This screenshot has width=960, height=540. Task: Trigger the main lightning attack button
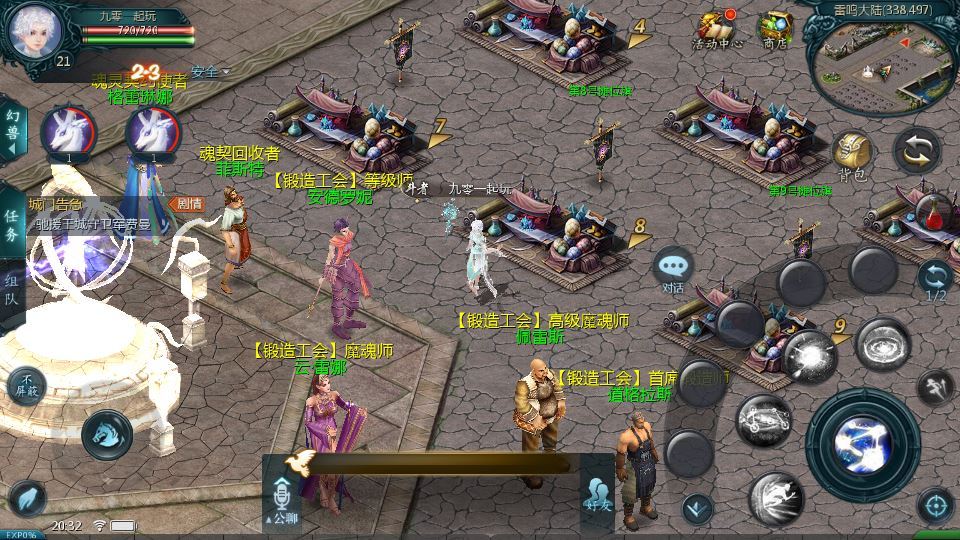click(862, 442)
